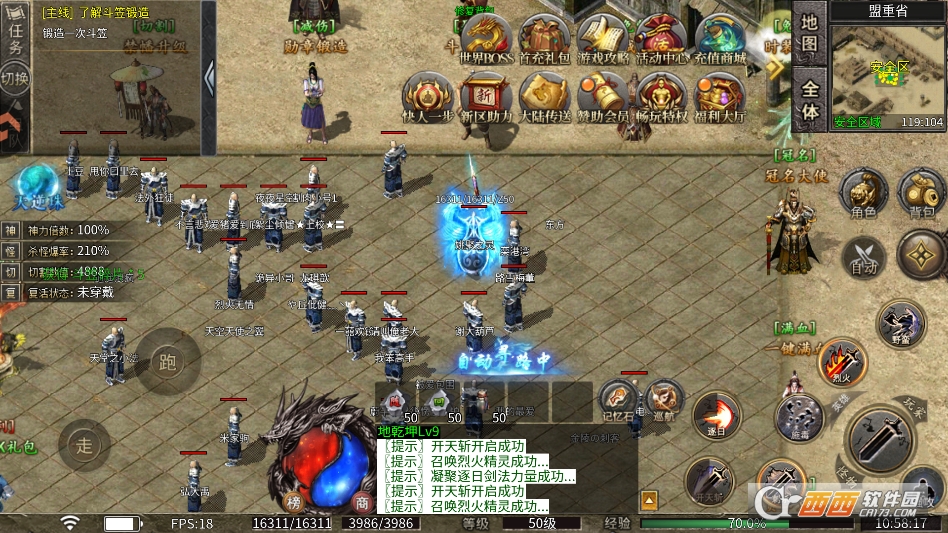
Task: Open the 充值商城 recharge shop
Action: (x=720, y=40)
